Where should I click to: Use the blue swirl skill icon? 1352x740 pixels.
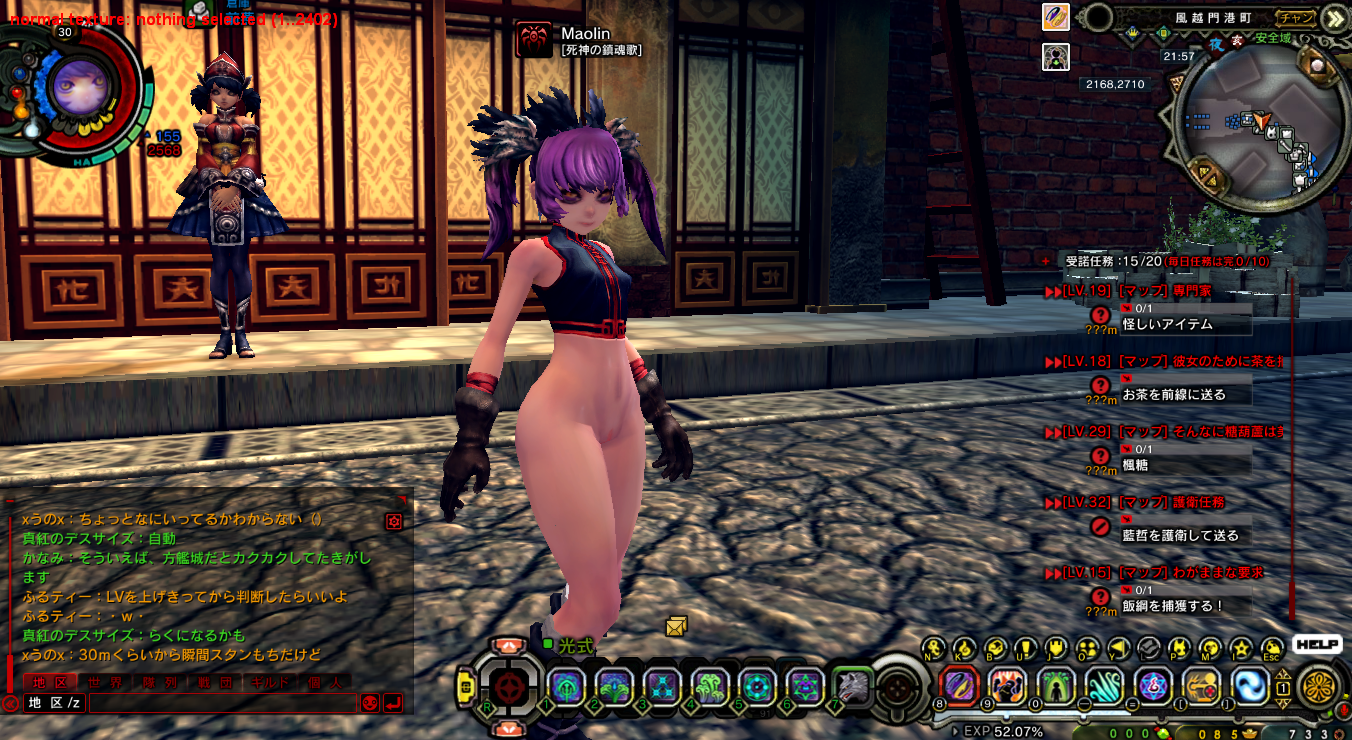click(1250, 686)
